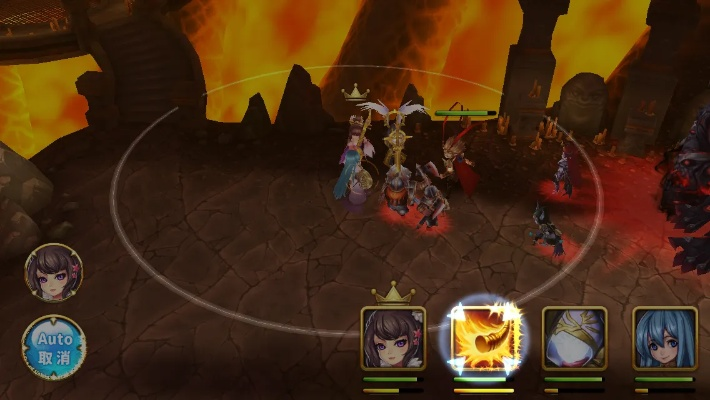Image resolution: width=710 pixels, height=400 pixels.
Task: Activate the glowing flame horn skill
Action: (x=483, y=339)
